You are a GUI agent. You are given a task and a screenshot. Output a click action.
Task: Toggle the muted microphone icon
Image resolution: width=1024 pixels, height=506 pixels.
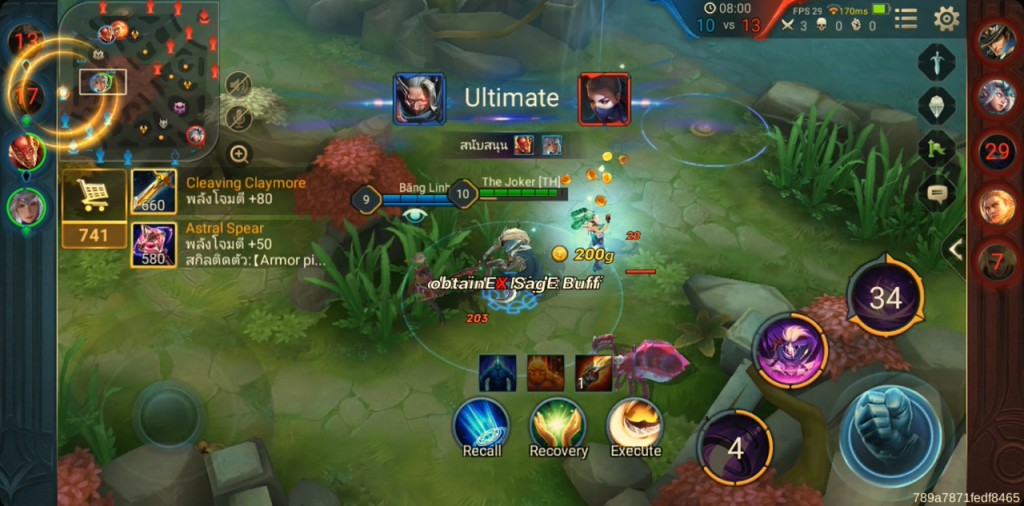coord(238,118)
